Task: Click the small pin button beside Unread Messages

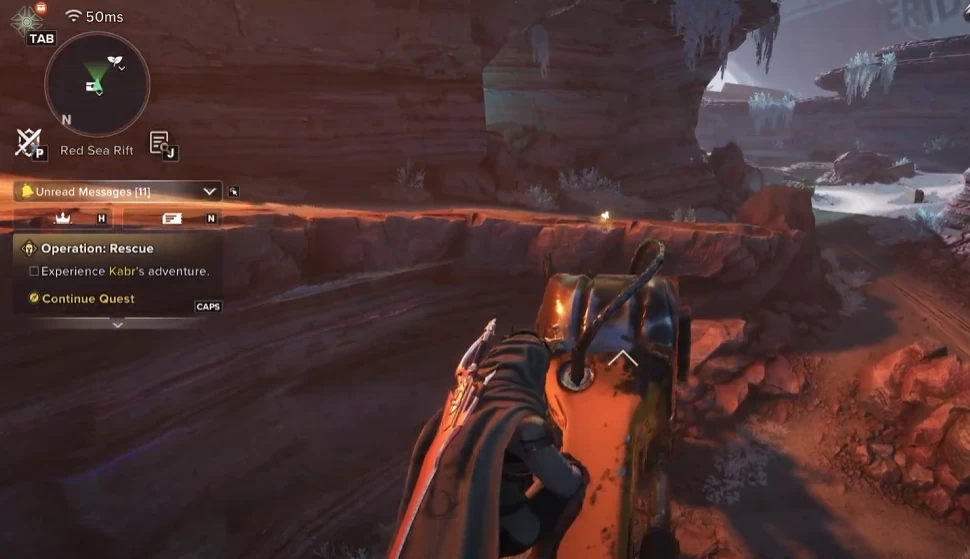Action: pyautogui.click(x=234, y=191)
